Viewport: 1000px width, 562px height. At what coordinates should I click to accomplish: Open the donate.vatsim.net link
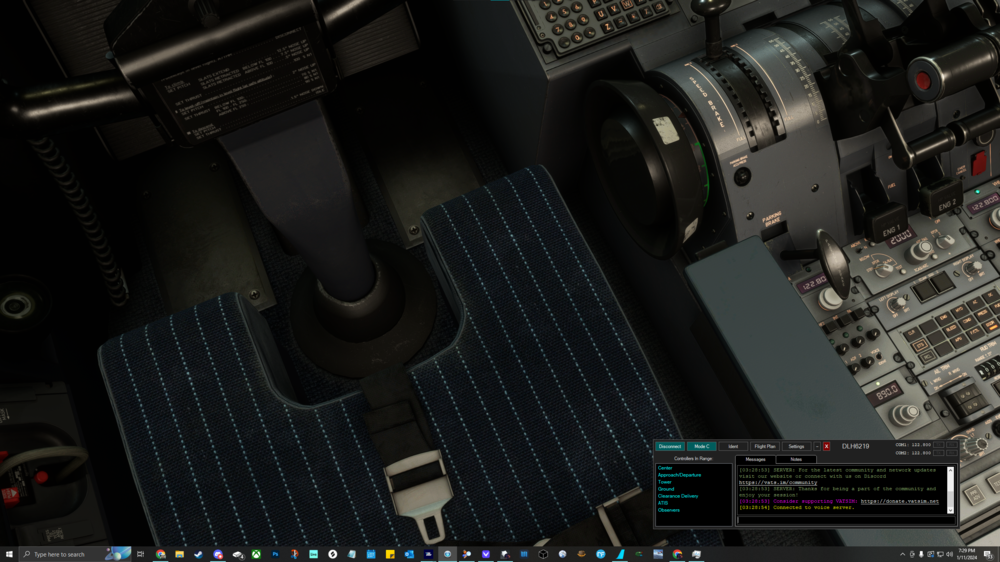pyautogui.click(x=899, y=501)
